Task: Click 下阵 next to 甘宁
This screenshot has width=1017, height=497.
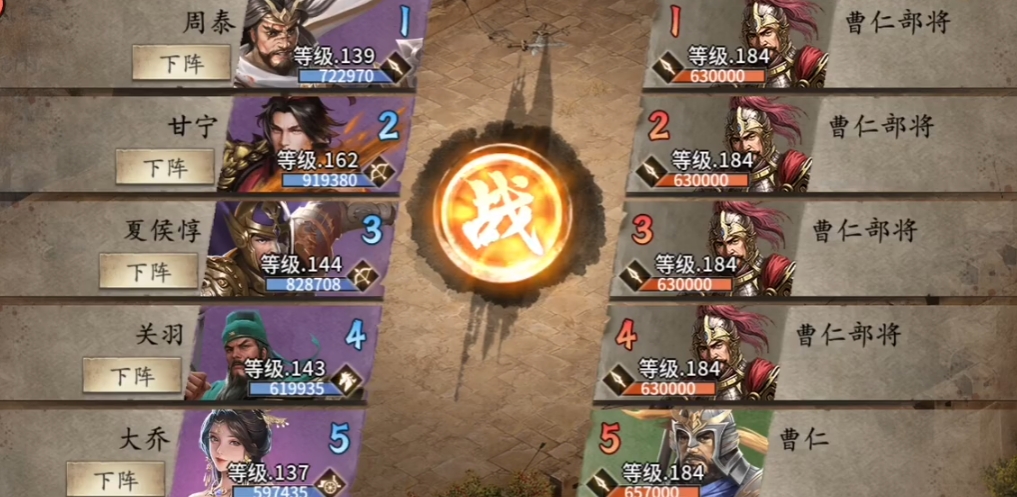Action: tap(165, 167)
